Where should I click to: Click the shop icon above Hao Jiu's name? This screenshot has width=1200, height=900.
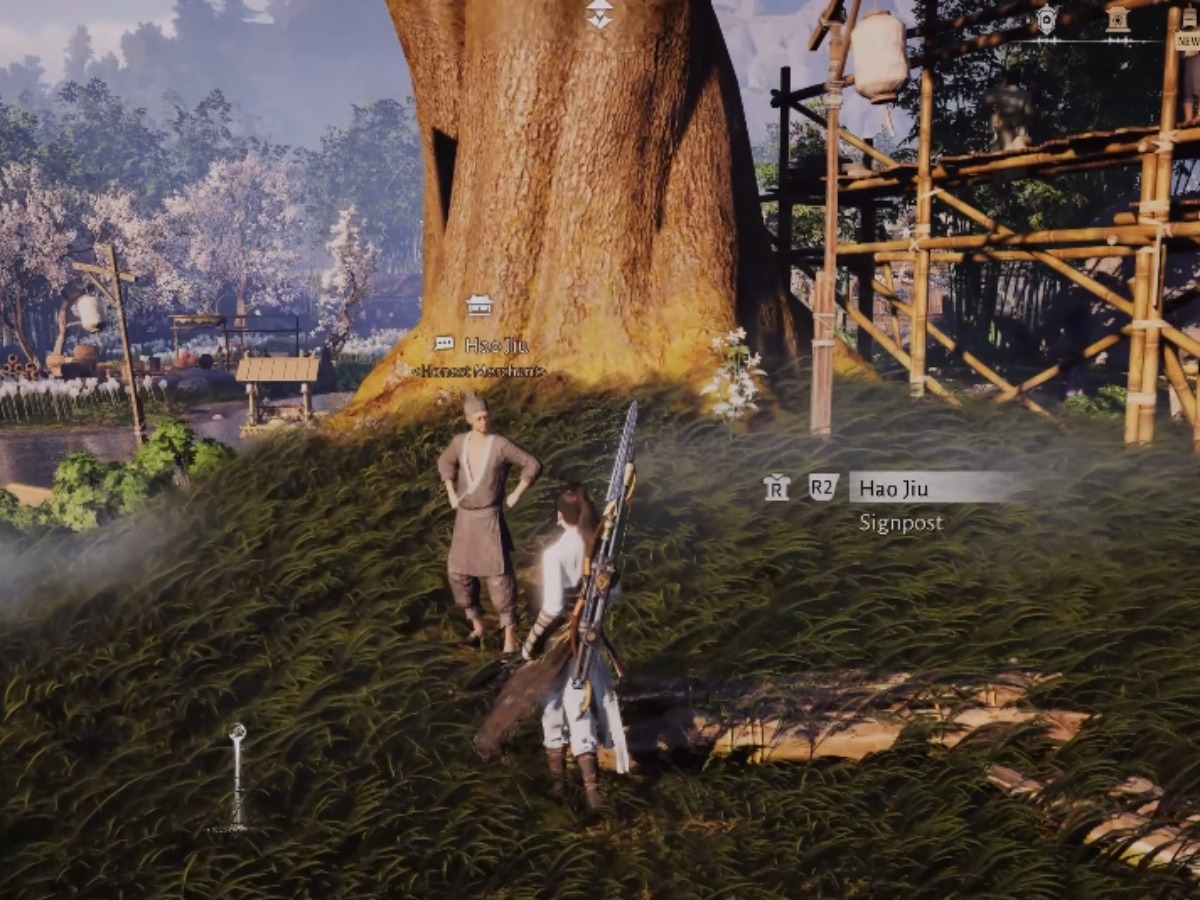coord(479,305)
